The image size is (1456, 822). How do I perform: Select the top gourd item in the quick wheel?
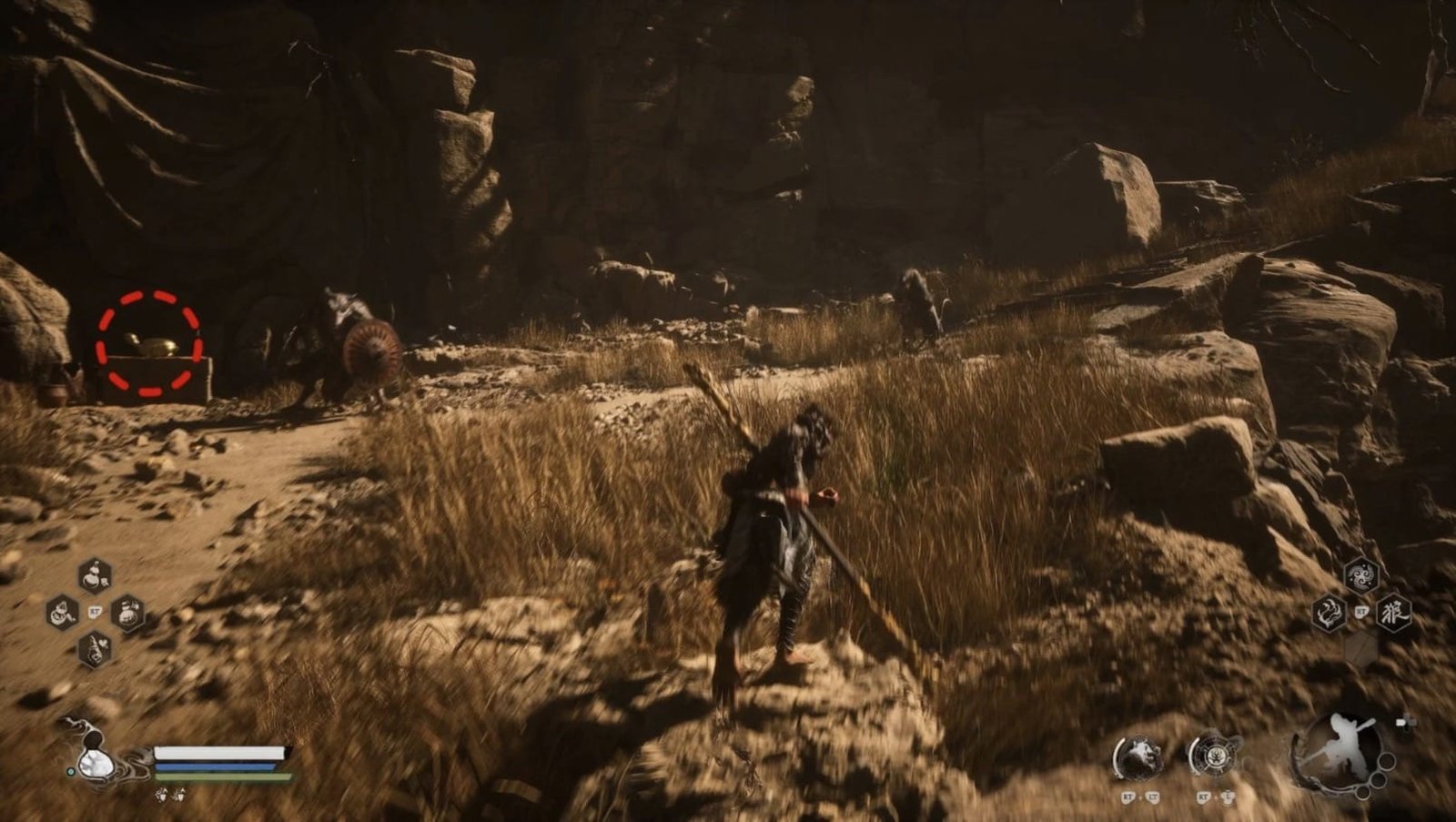(x=95, y=575)
